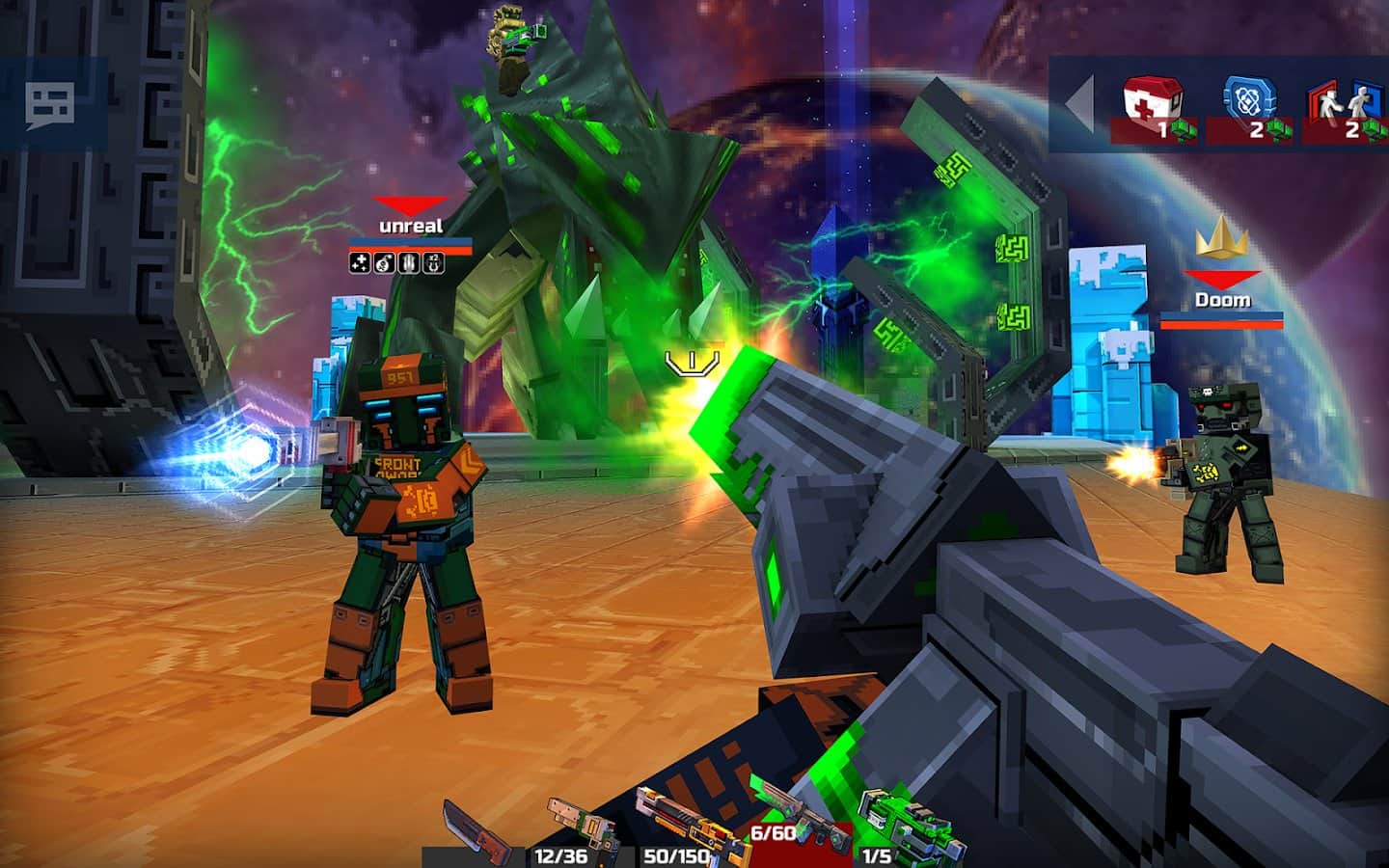The width and height of the screenshot is (1389, 868).
Task: Use the medkit gadget
Action: click(x=1156, y=108)
